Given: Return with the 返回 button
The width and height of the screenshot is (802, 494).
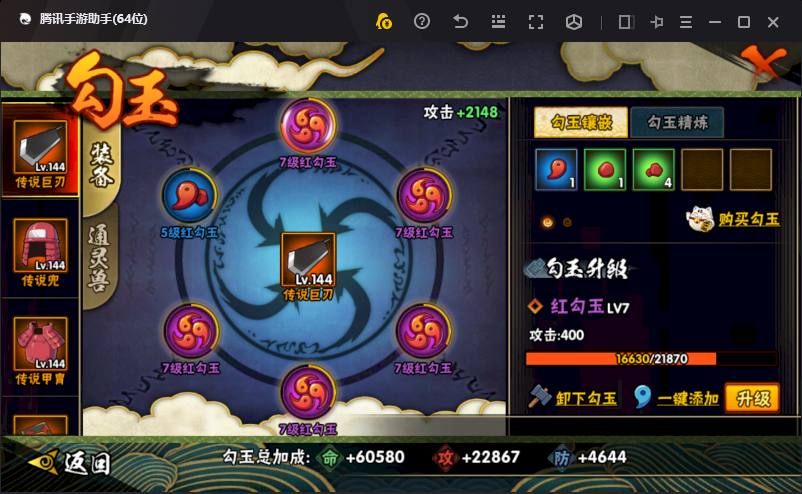Looking at the screenshot, I should pos(71,463).
